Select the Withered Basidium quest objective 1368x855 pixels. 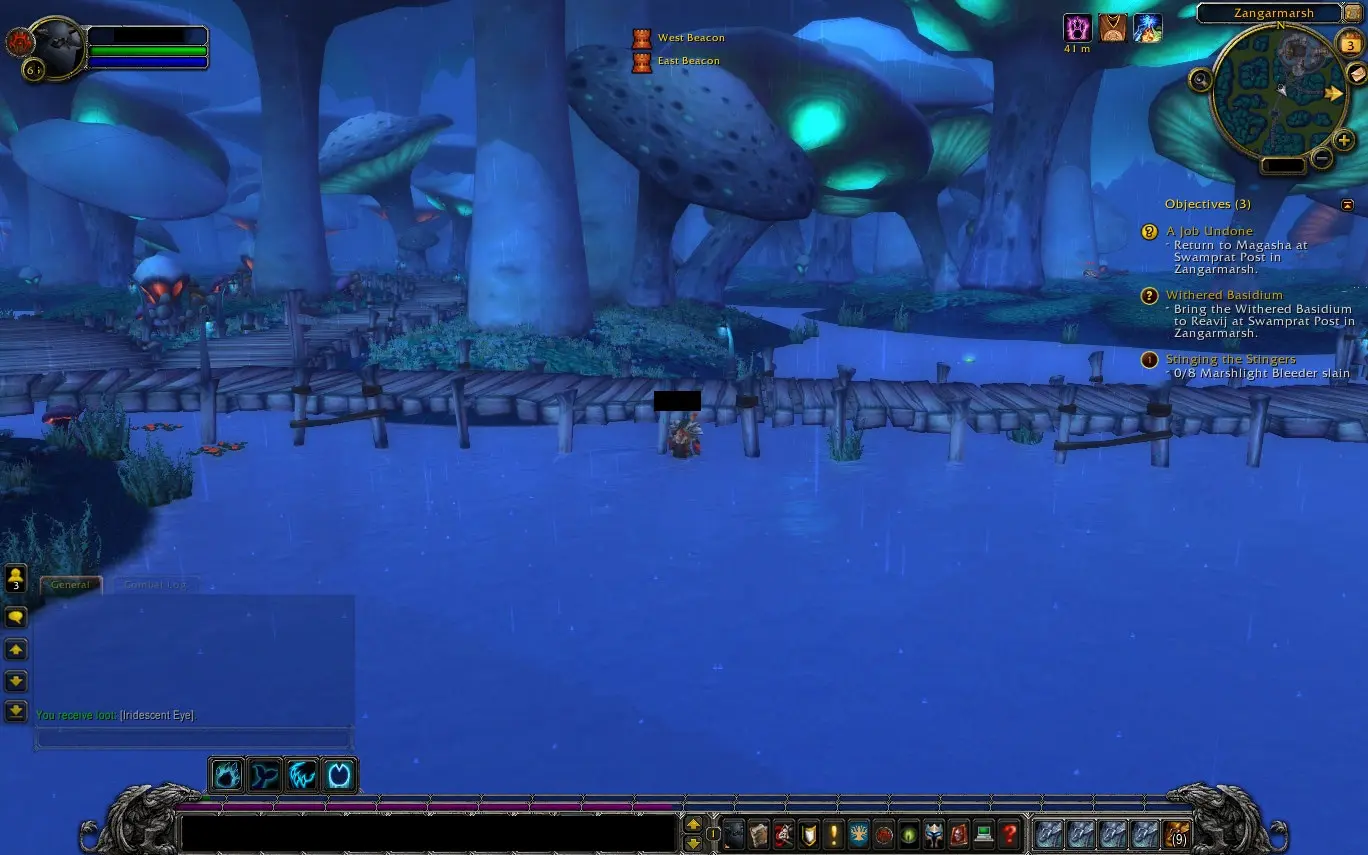coord(1223,295)
